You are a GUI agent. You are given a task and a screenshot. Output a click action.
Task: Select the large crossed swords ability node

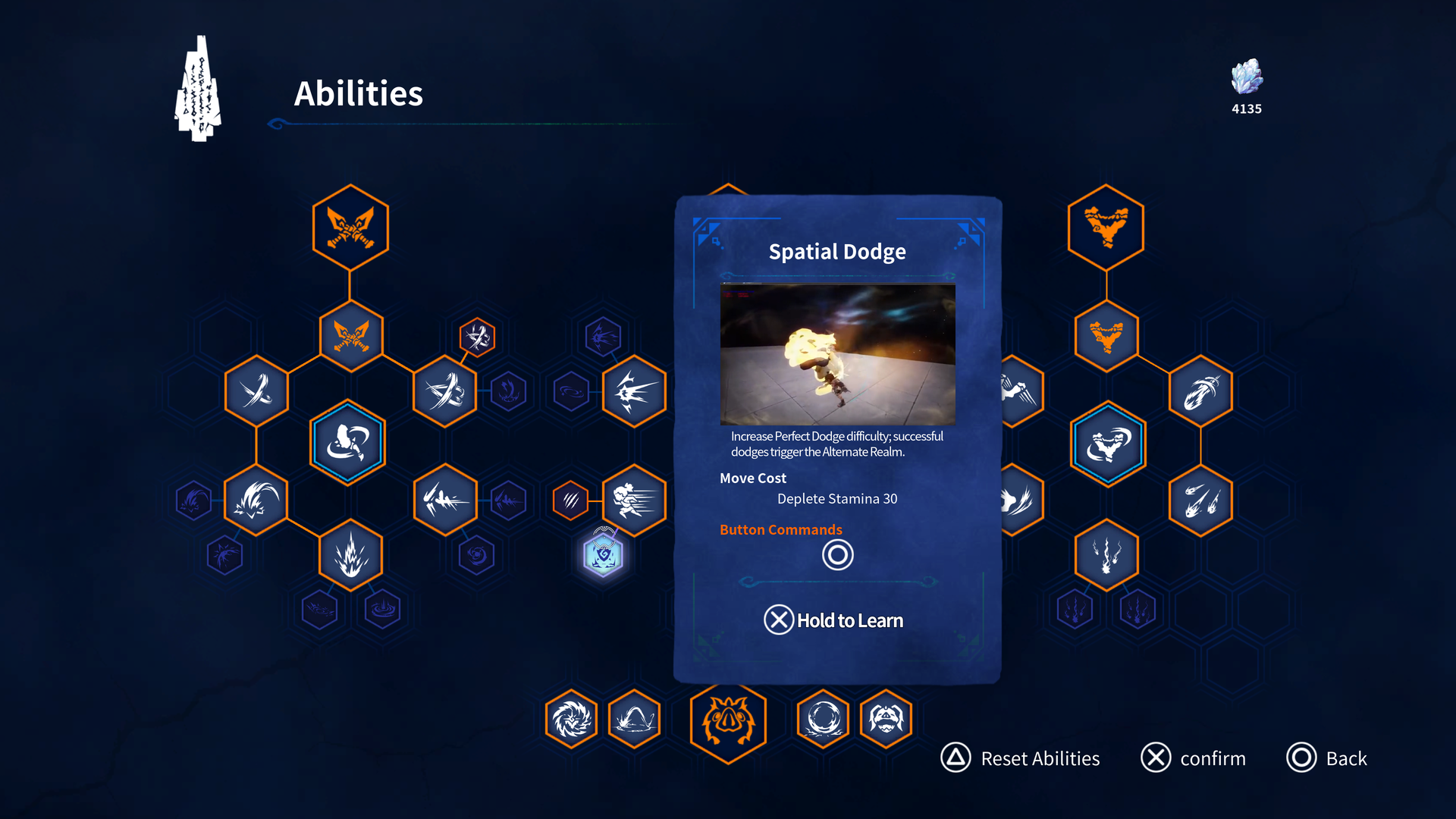(350, 227)
